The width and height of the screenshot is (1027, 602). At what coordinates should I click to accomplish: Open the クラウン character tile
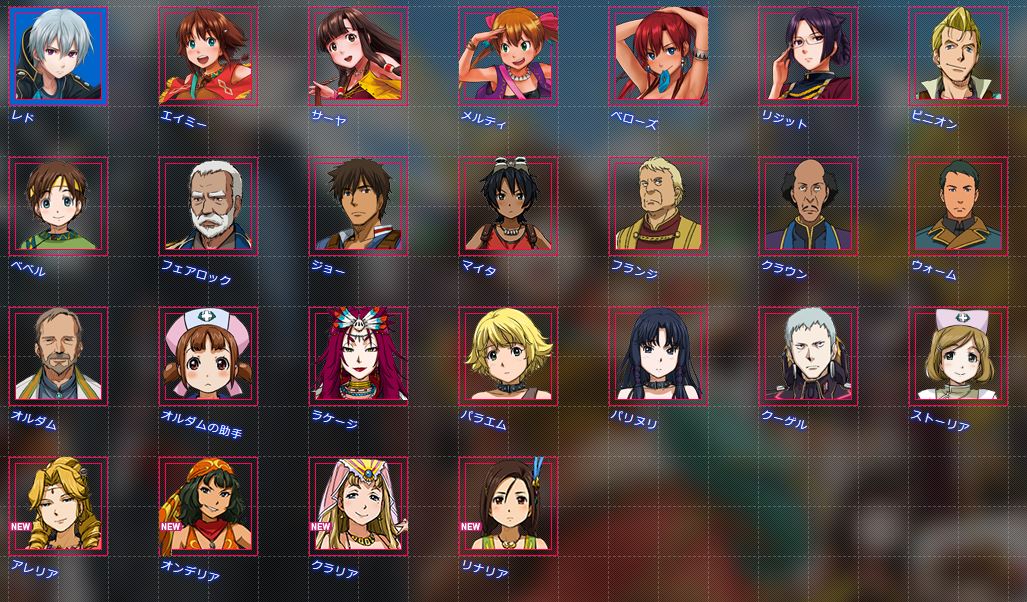808,206
